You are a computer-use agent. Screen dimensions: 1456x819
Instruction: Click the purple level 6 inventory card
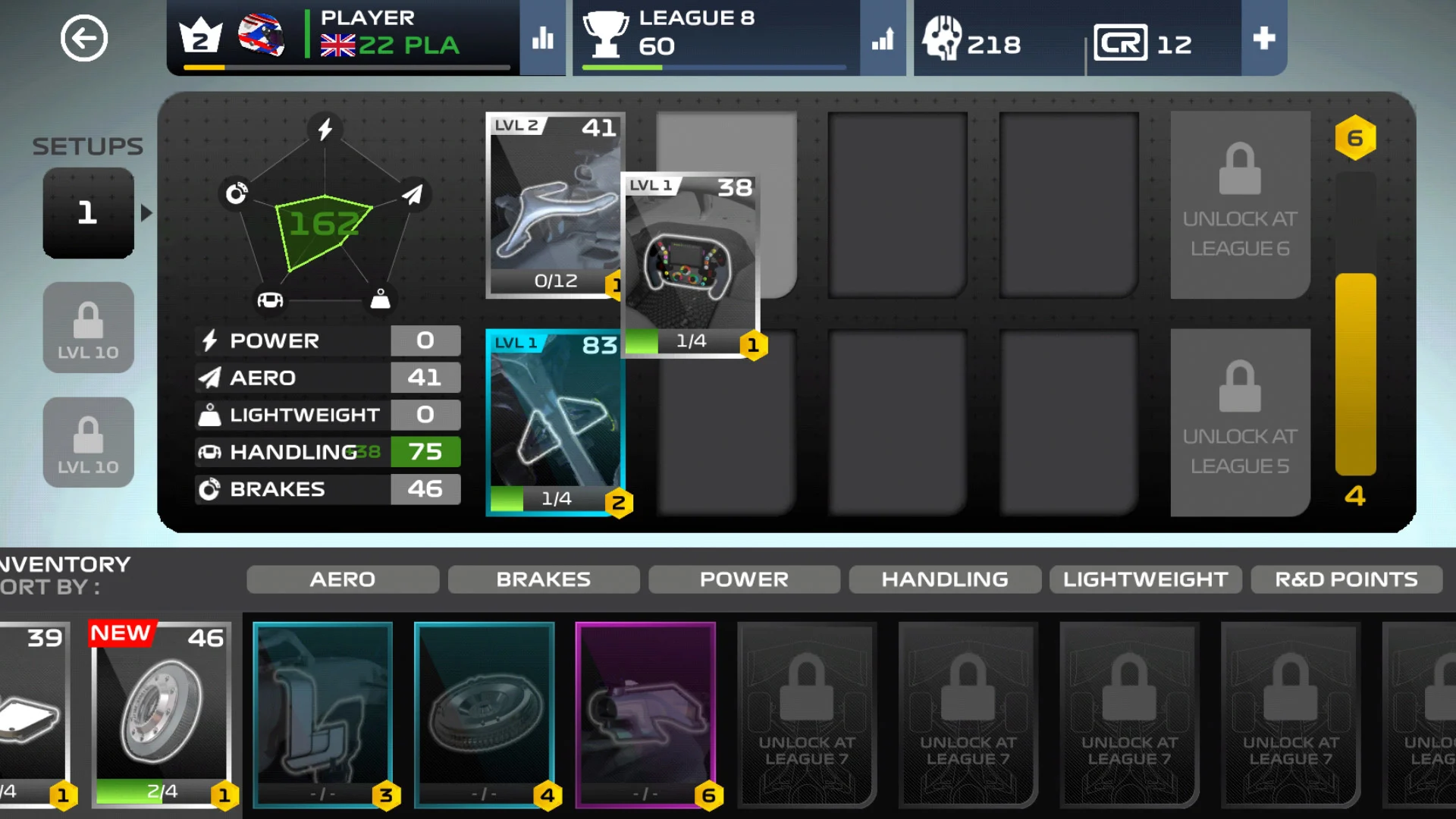pos(645,713)
